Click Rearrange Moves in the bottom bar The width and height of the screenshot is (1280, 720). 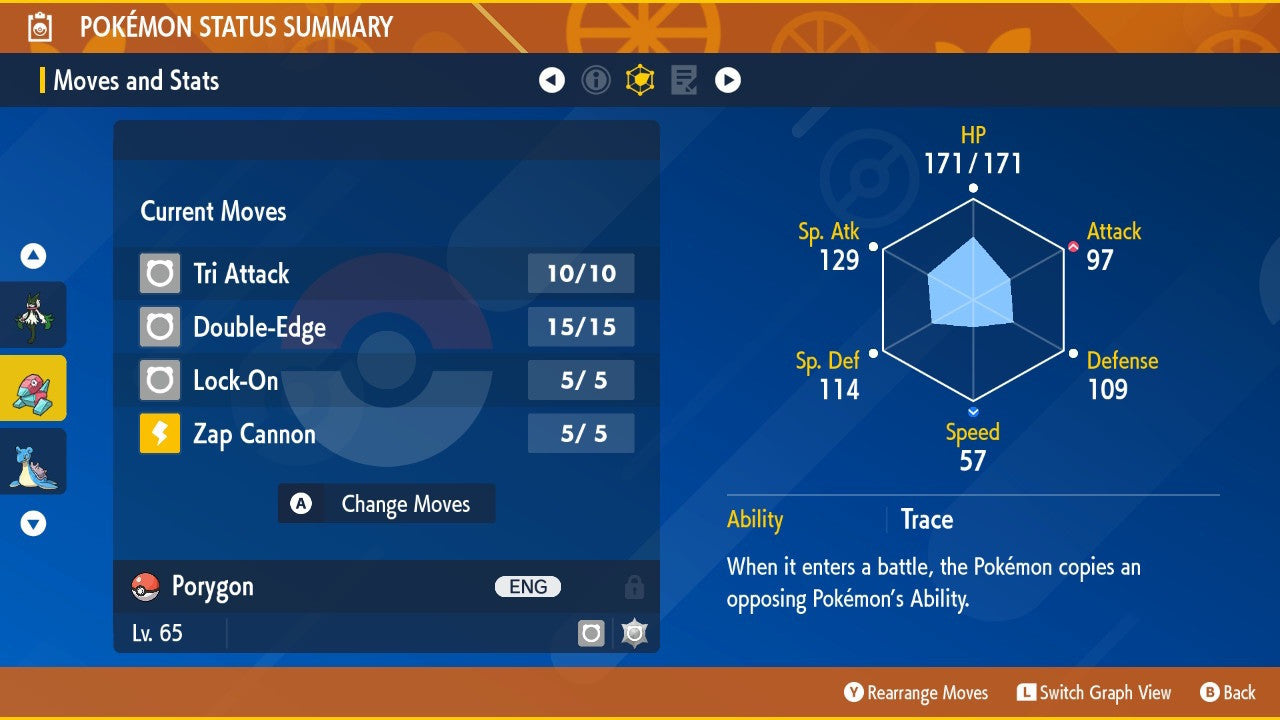click(x=916, y=693)
